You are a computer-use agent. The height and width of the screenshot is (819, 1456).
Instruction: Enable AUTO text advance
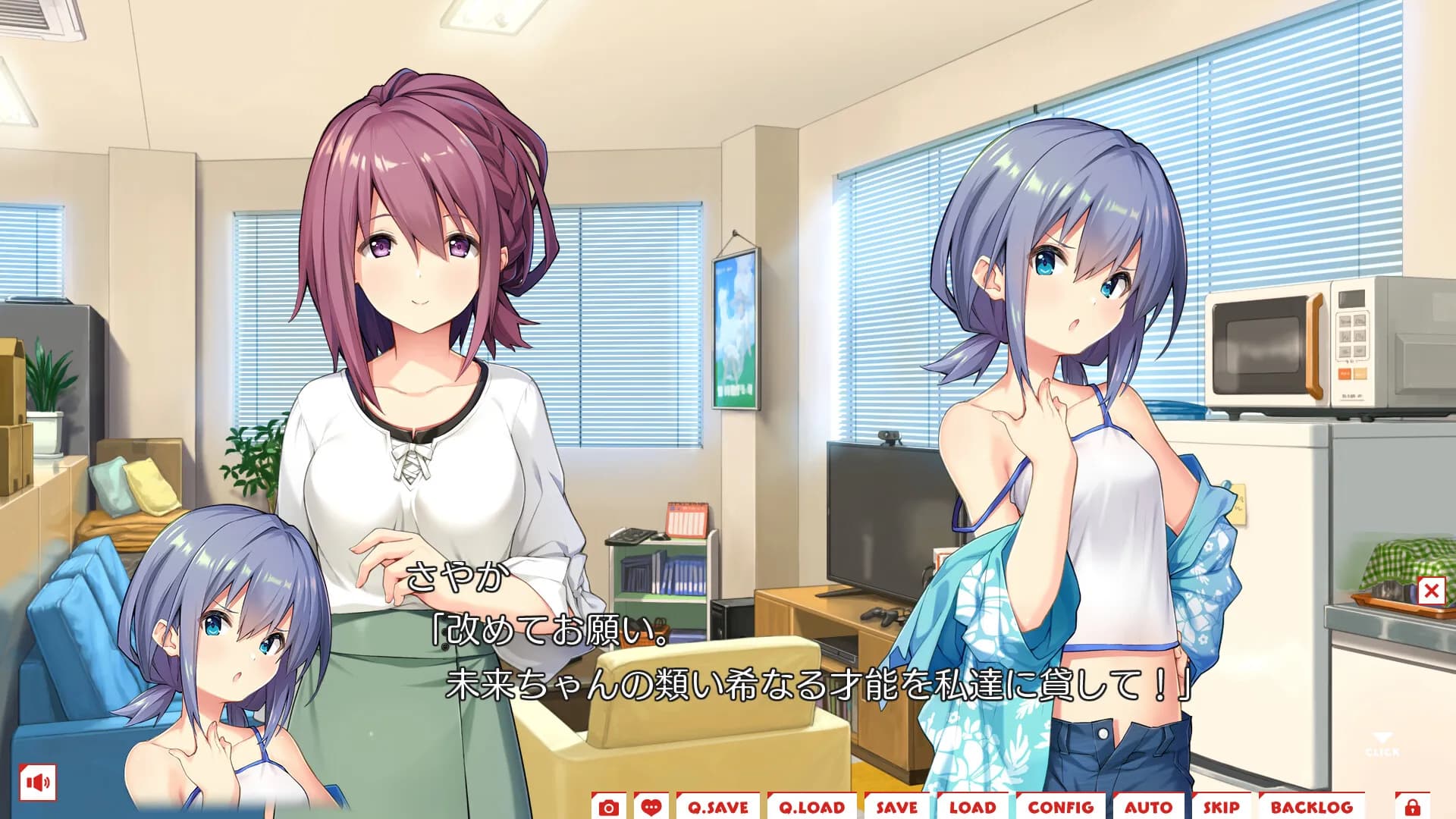(1148, 808)
